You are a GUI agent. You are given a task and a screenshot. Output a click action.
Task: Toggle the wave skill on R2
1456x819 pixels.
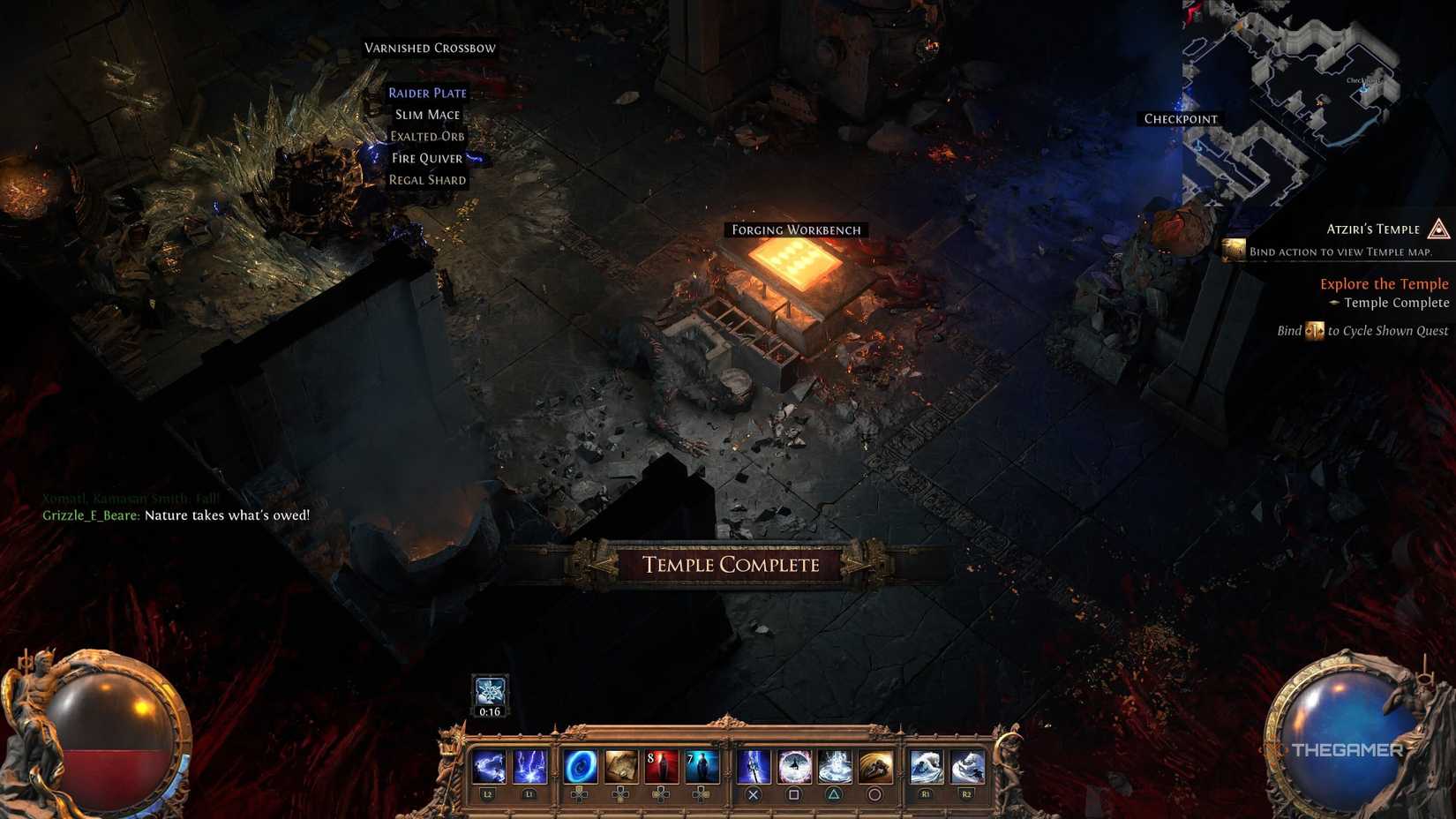(966, 766)
